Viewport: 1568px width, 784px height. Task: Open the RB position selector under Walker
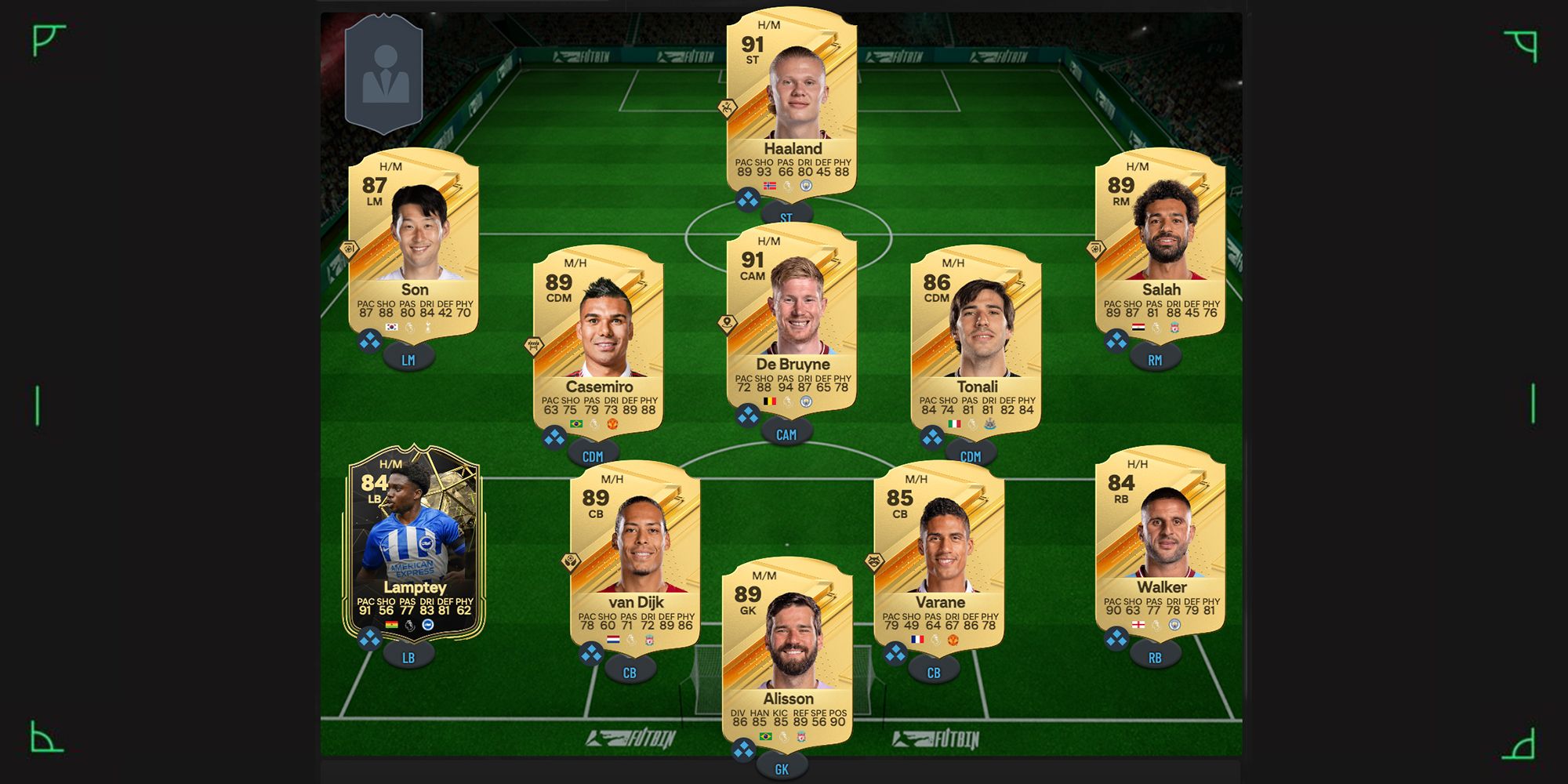[x=1155, y=656]
